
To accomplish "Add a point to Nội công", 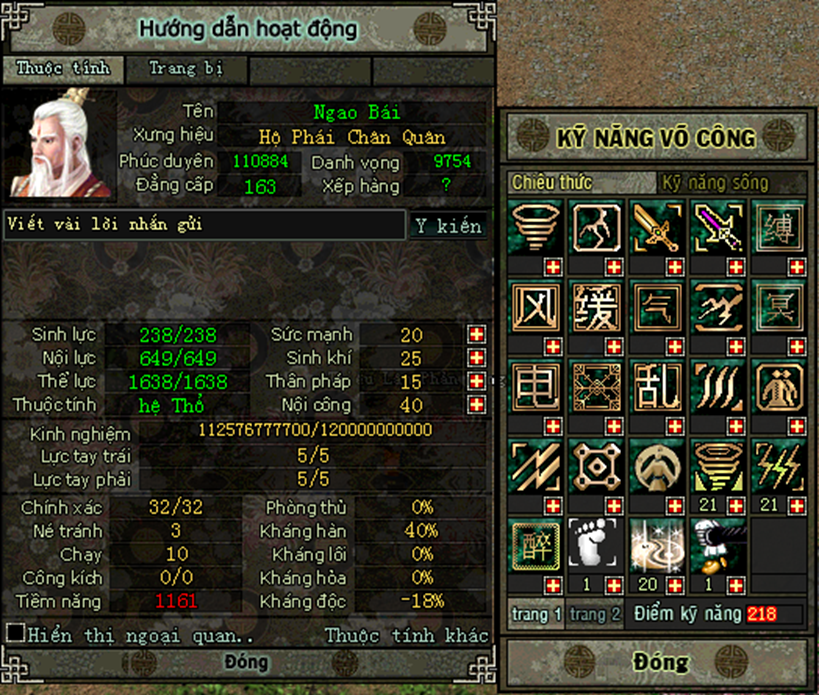I will tap(477, 405).
